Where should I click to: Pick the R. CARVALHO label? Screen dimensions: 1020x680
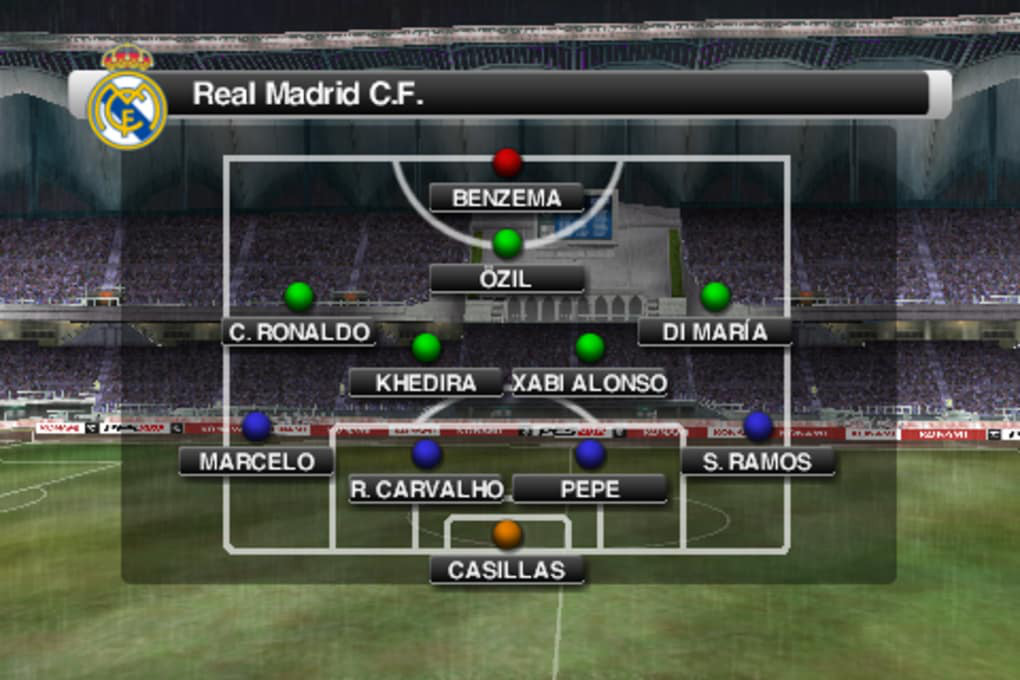coord(426,489)
